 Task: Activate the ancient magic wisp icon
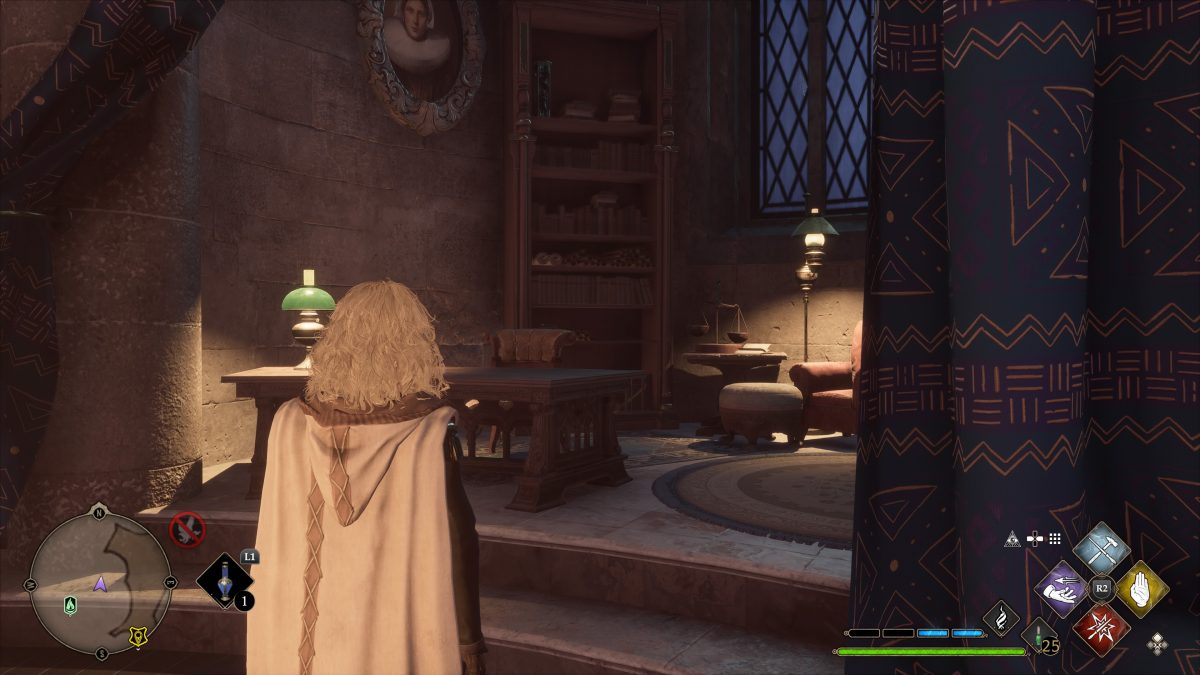(1000, 617)
